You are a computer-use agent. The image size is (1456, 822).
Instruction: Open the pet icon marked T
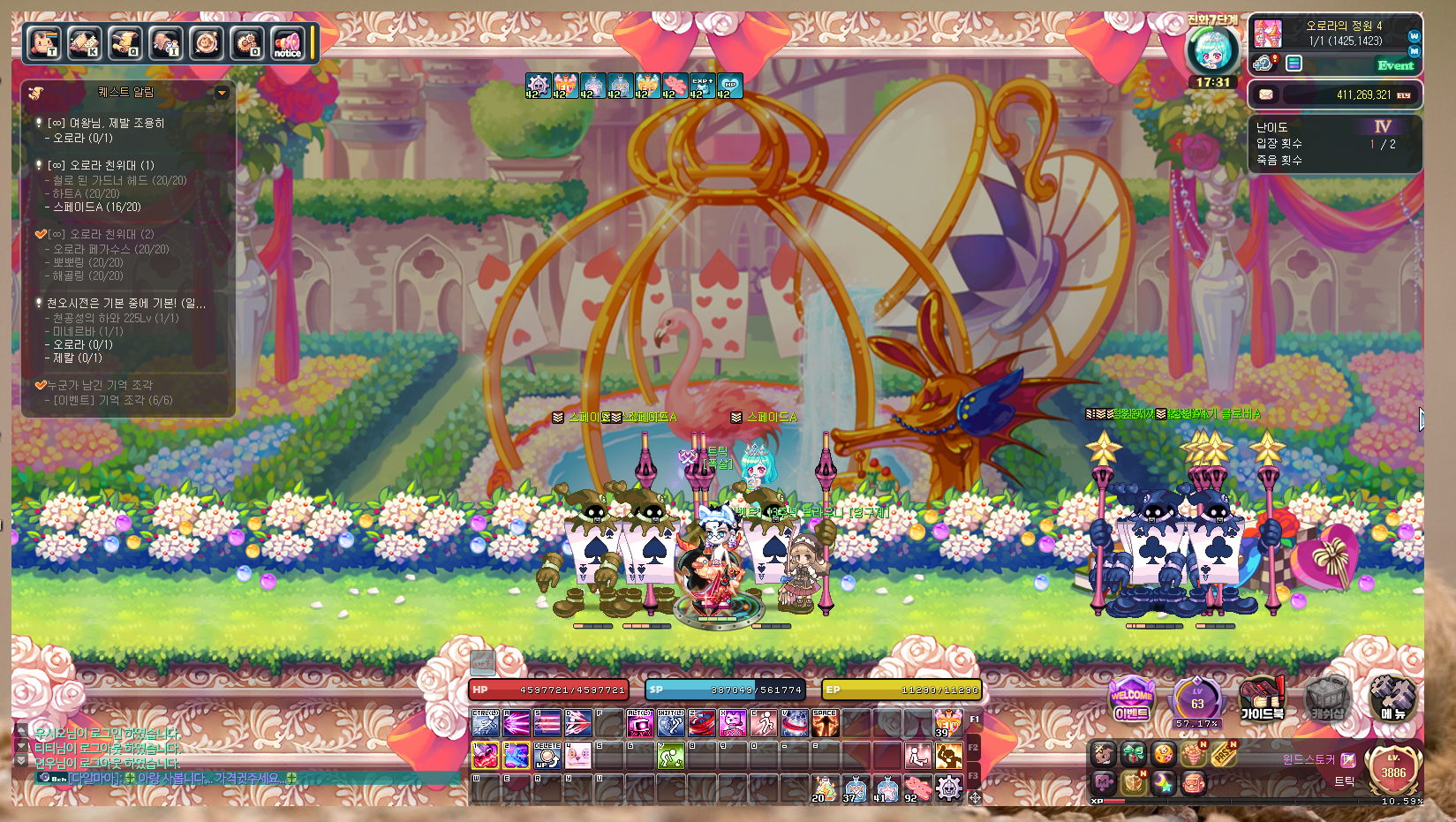[x=43, y=43]
